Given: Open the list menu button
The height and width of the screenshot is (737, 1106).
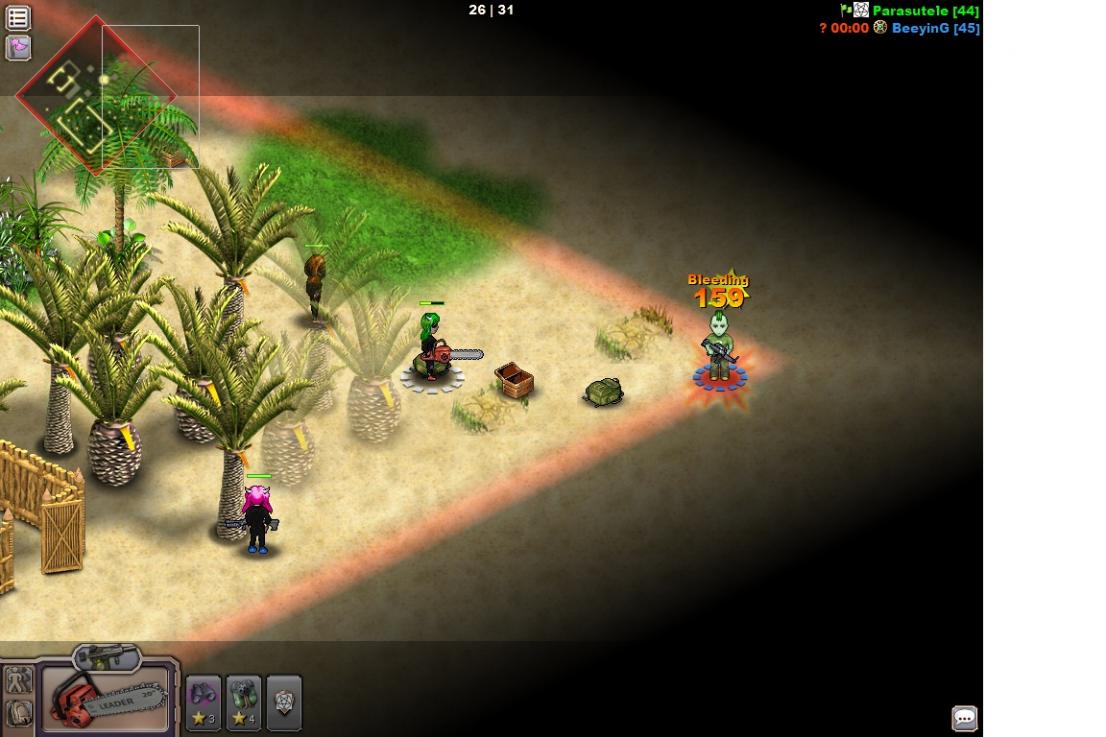Looking at the screenshot, I should [x=18, y=17].
